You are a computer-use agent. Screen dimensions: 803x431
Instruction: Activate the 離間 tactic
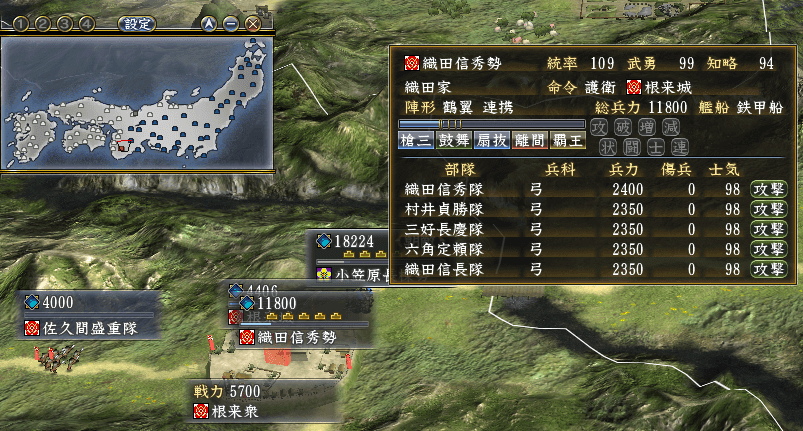[x=529, y=142]
